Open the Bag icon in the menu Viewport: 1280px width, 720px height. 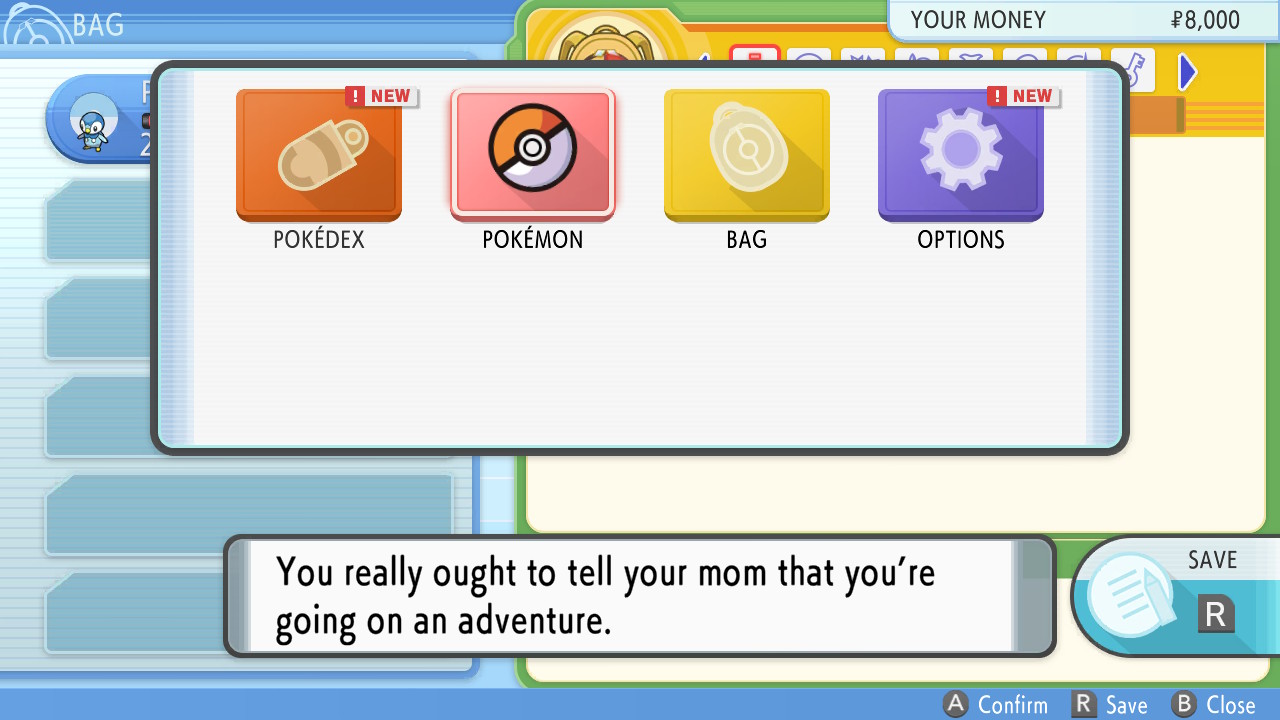click(x=746, y=155)
